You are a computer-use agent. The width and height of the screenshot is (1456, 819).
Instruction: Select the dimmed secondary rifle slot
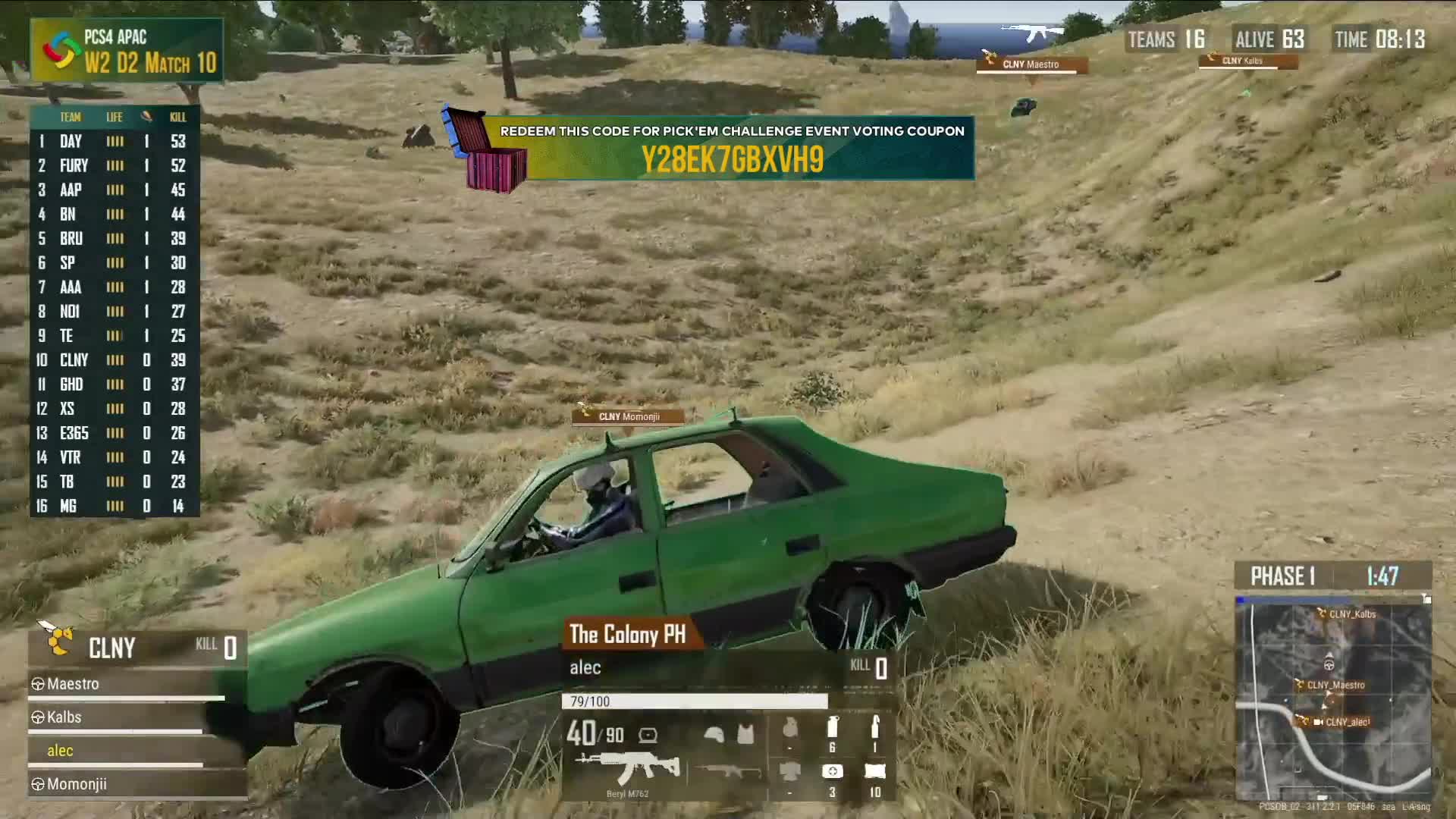(729, 771)
